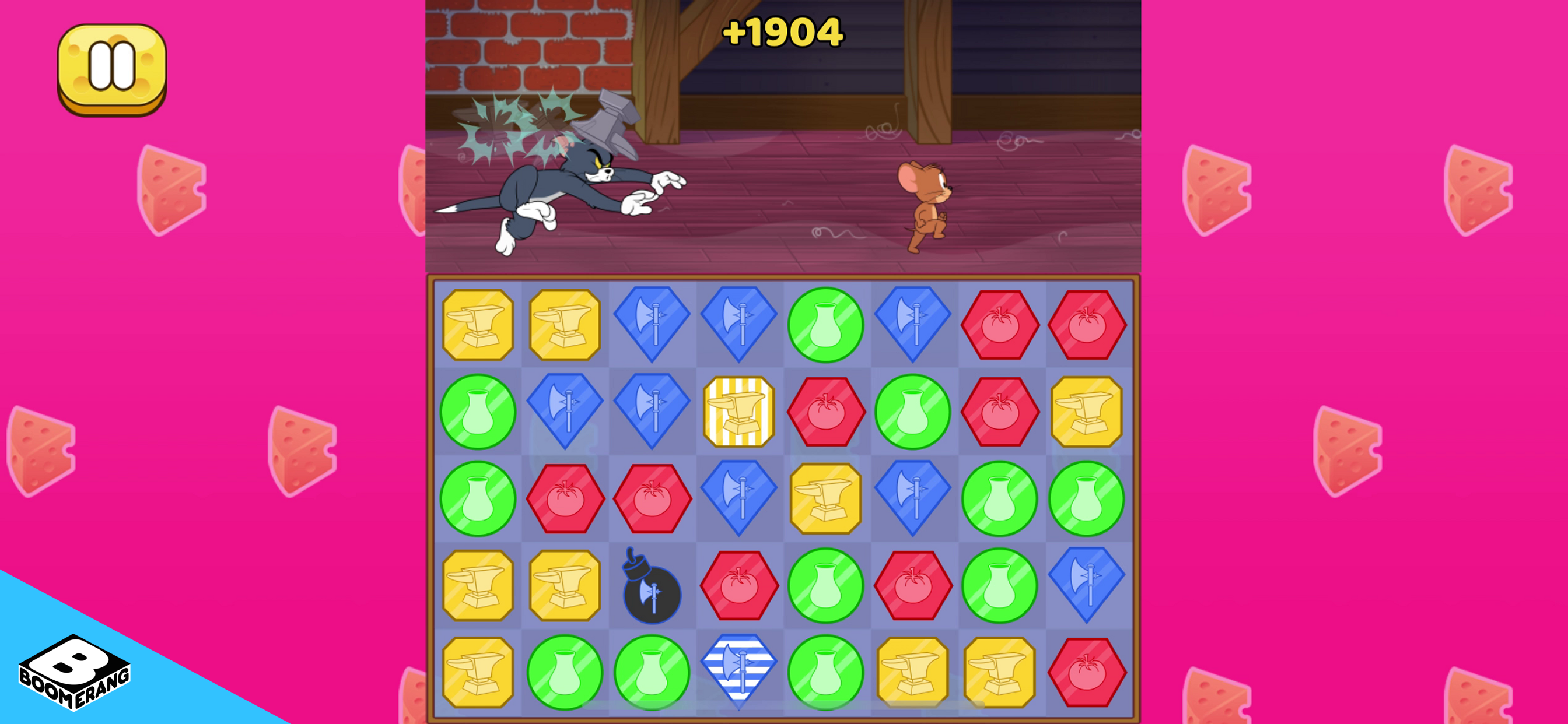Select the pair of anvils above the bomb tile

click(x=521, y=585)
